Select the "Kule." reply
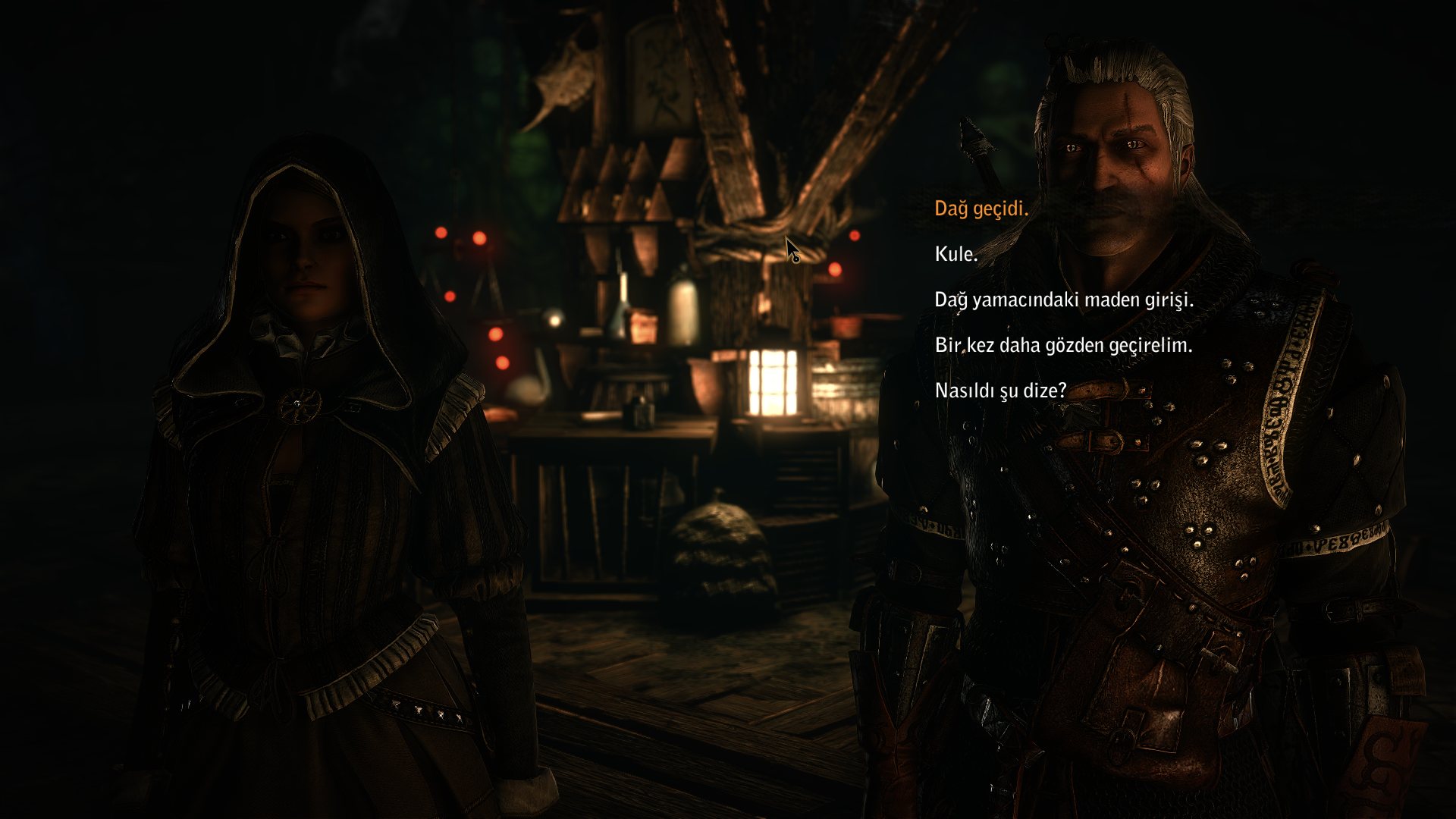The width and height of the screenshot is (1456, 819). pyautogui.click(x=955, y=254)
